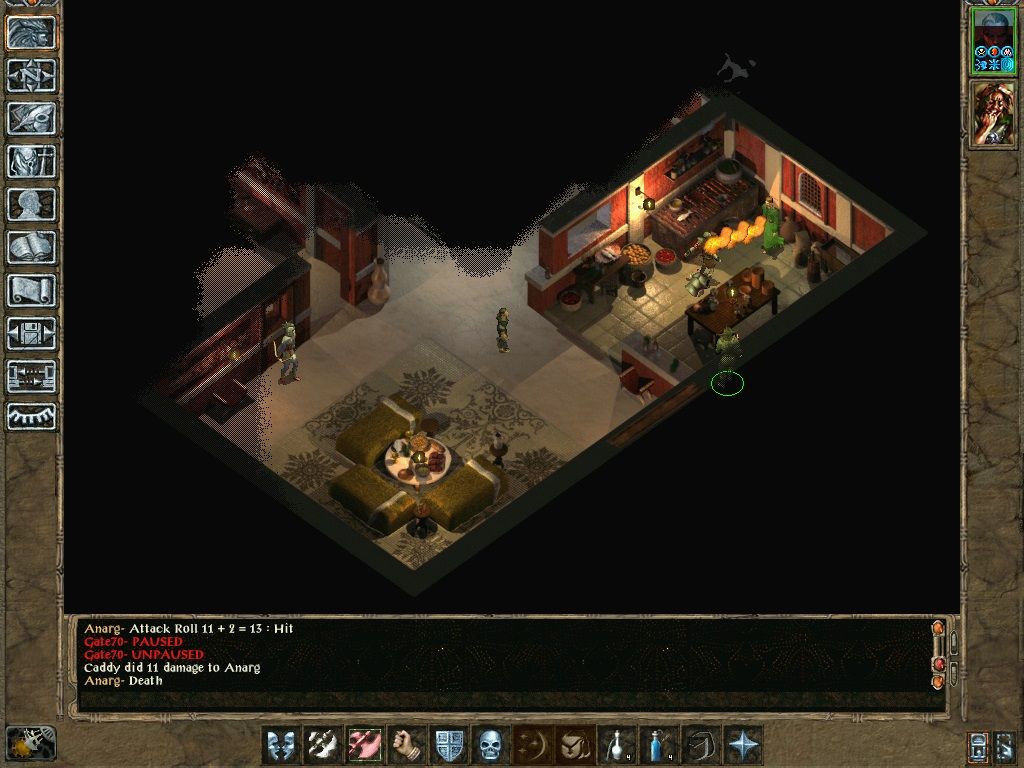
Task: Show the character record sheet
Action: [31, 204]
